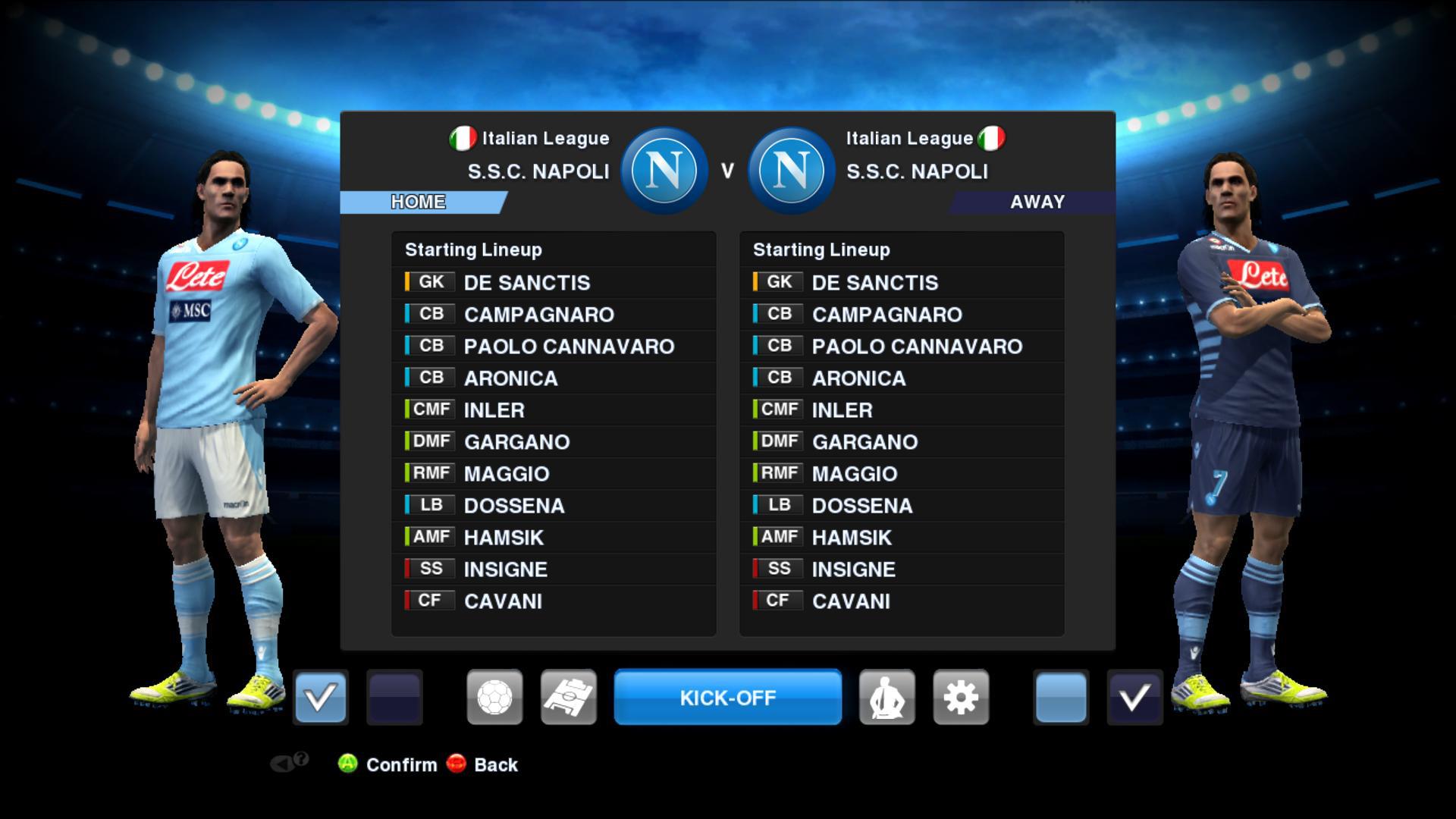This screenshot has height=819, width=1456.
Task: Open the gear settings button
Action: point(961,697)
